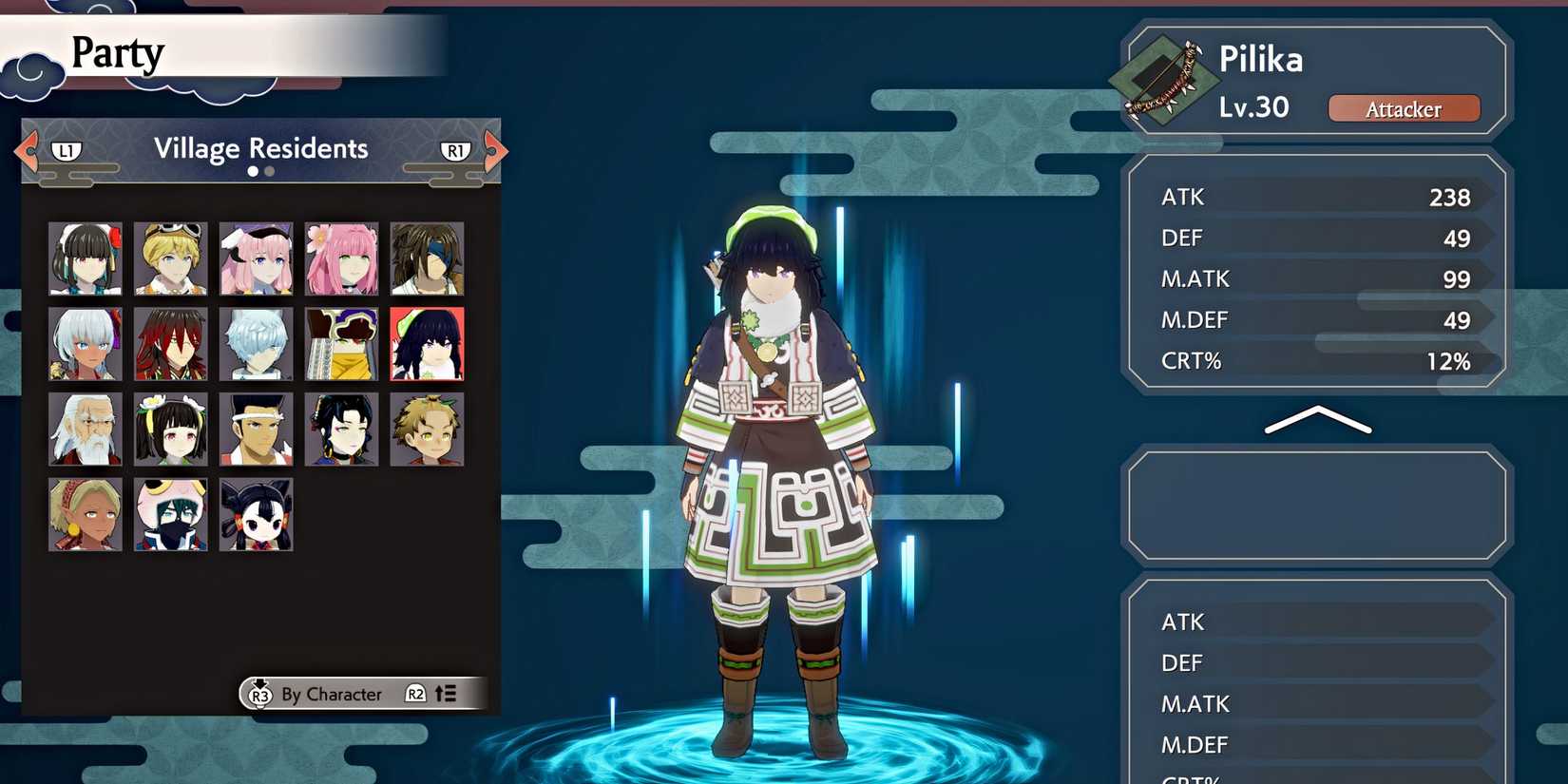The height and width of the screenshot is (784, 1568).
Task: Click the Attacker role badge
Action: click(x=1405, y=108)
